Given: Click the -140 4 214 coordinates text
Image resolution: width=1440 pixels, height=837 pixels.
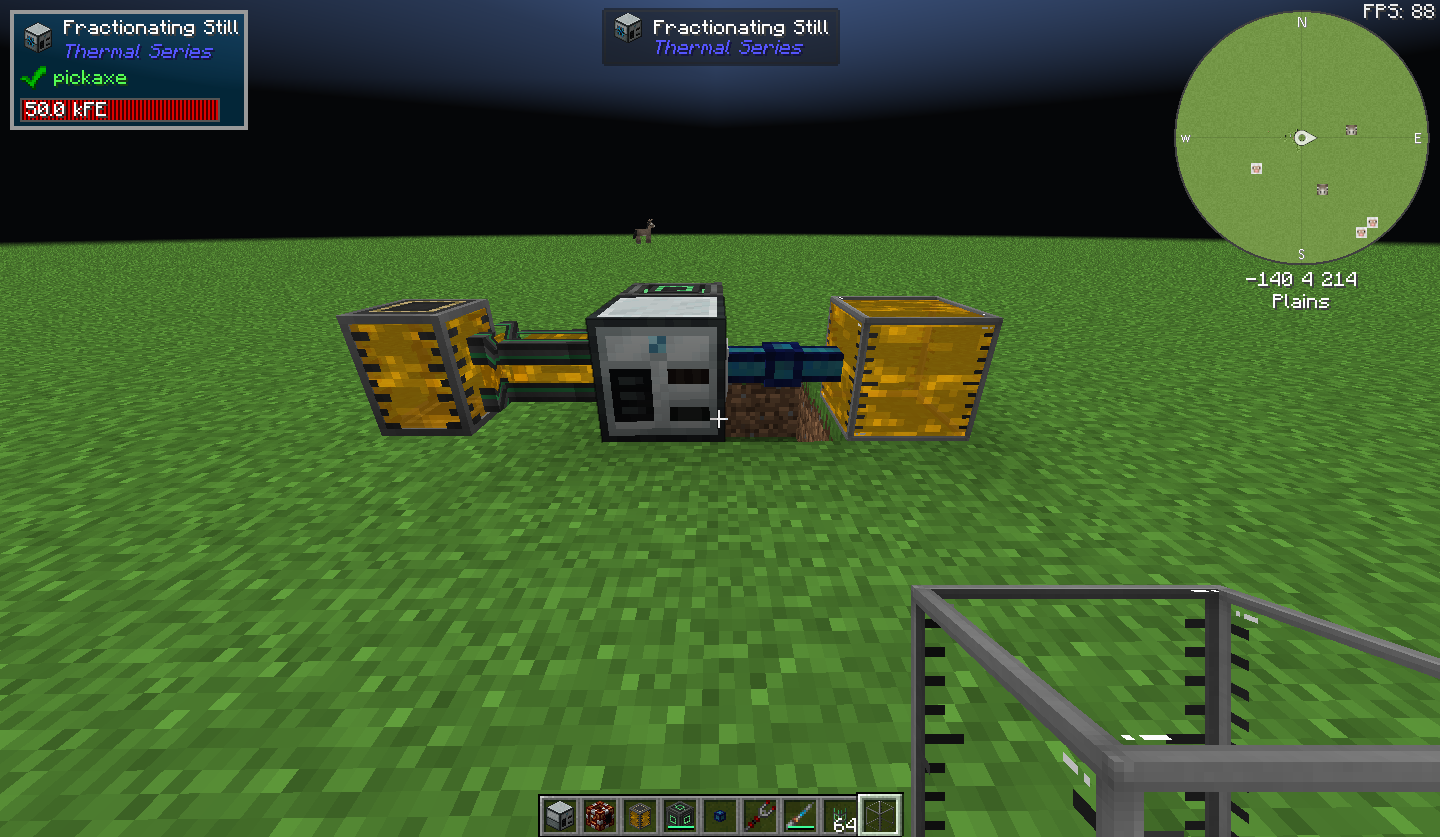Looking at the screenshot, I should [1301, 279].
